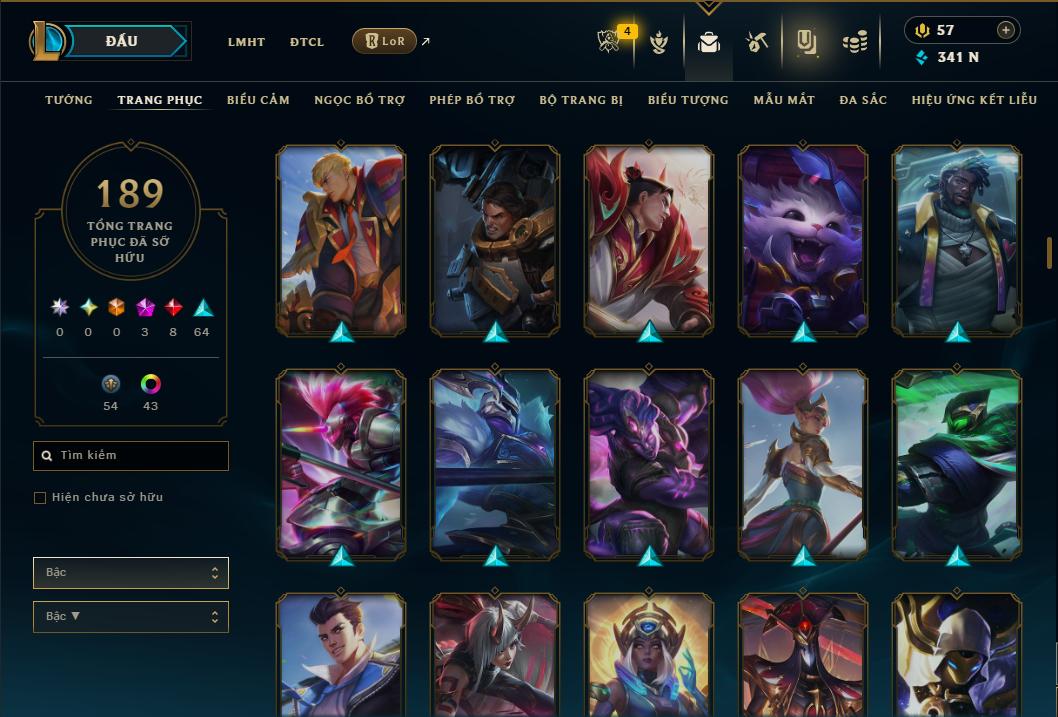
Task: Open the LMHT game tab
Action: pos(246,42)
